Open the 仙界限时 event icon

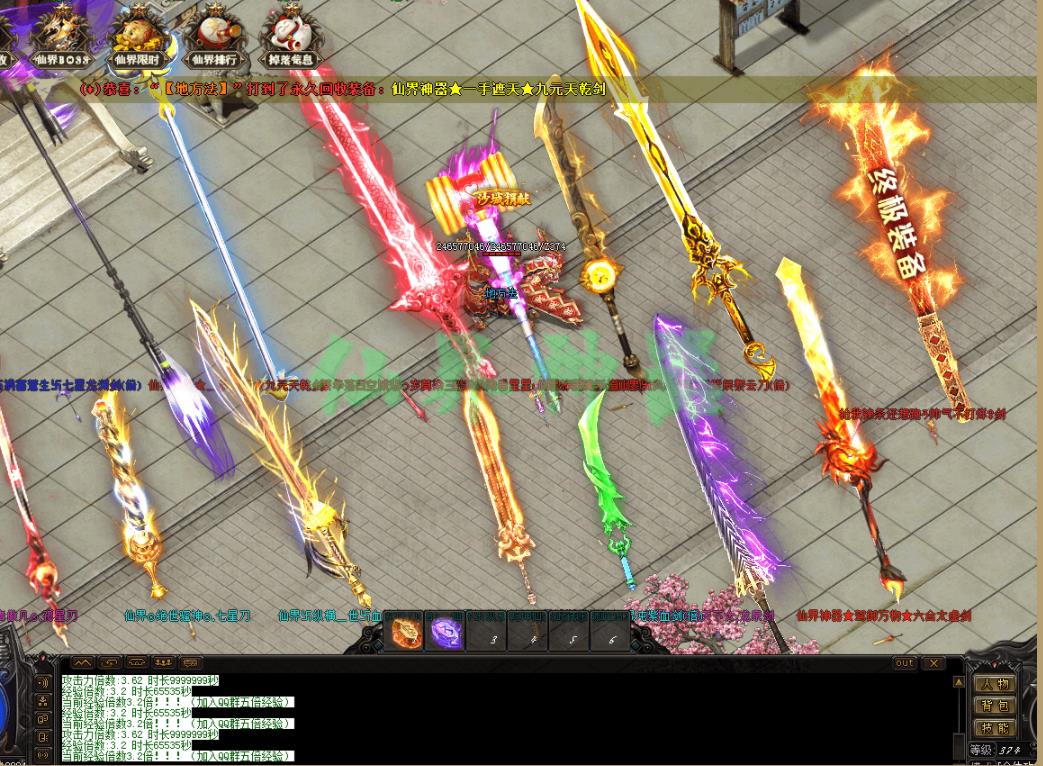click(137, 34)
